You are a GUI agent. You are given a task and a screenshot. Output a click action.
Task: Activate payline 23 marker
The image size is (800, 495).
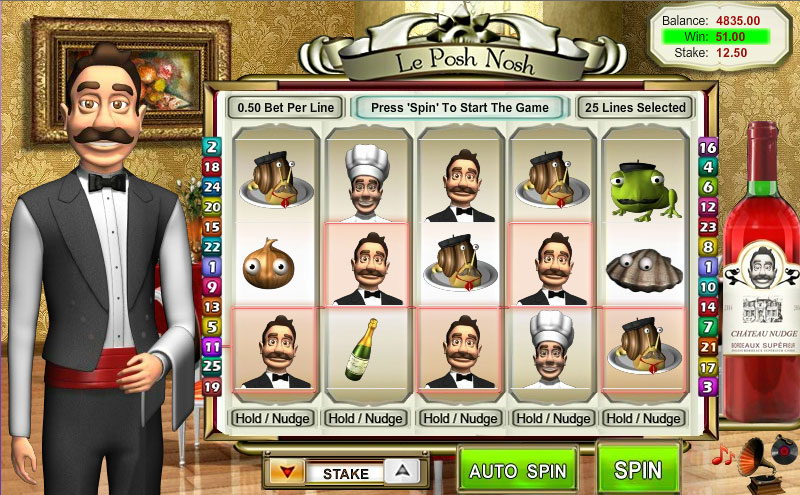[x=708, y=227]
